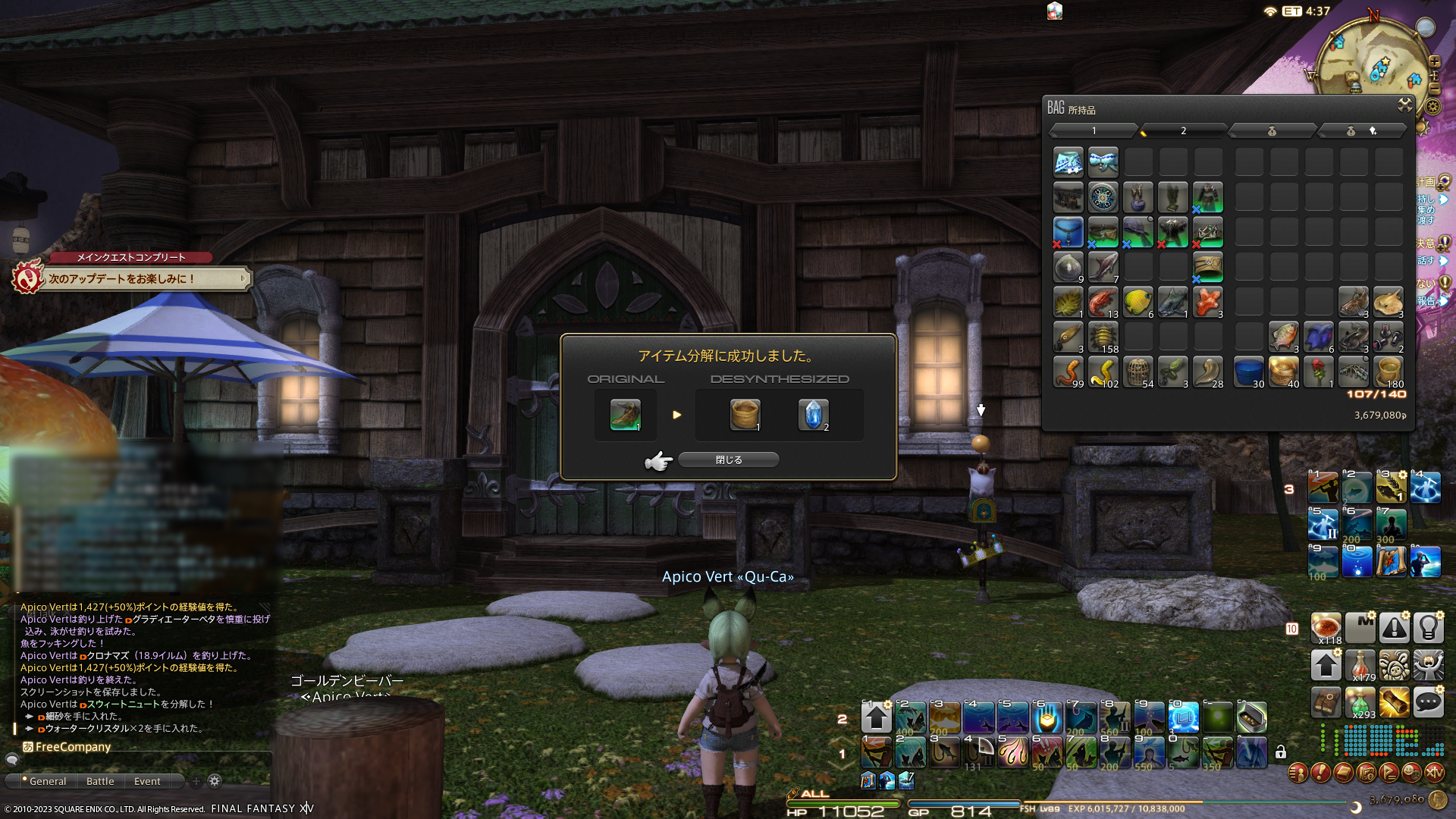This screenshot has width=1456, height=819.
Task: Select the red rose item slot
Action: click(x=1319, y=372)
